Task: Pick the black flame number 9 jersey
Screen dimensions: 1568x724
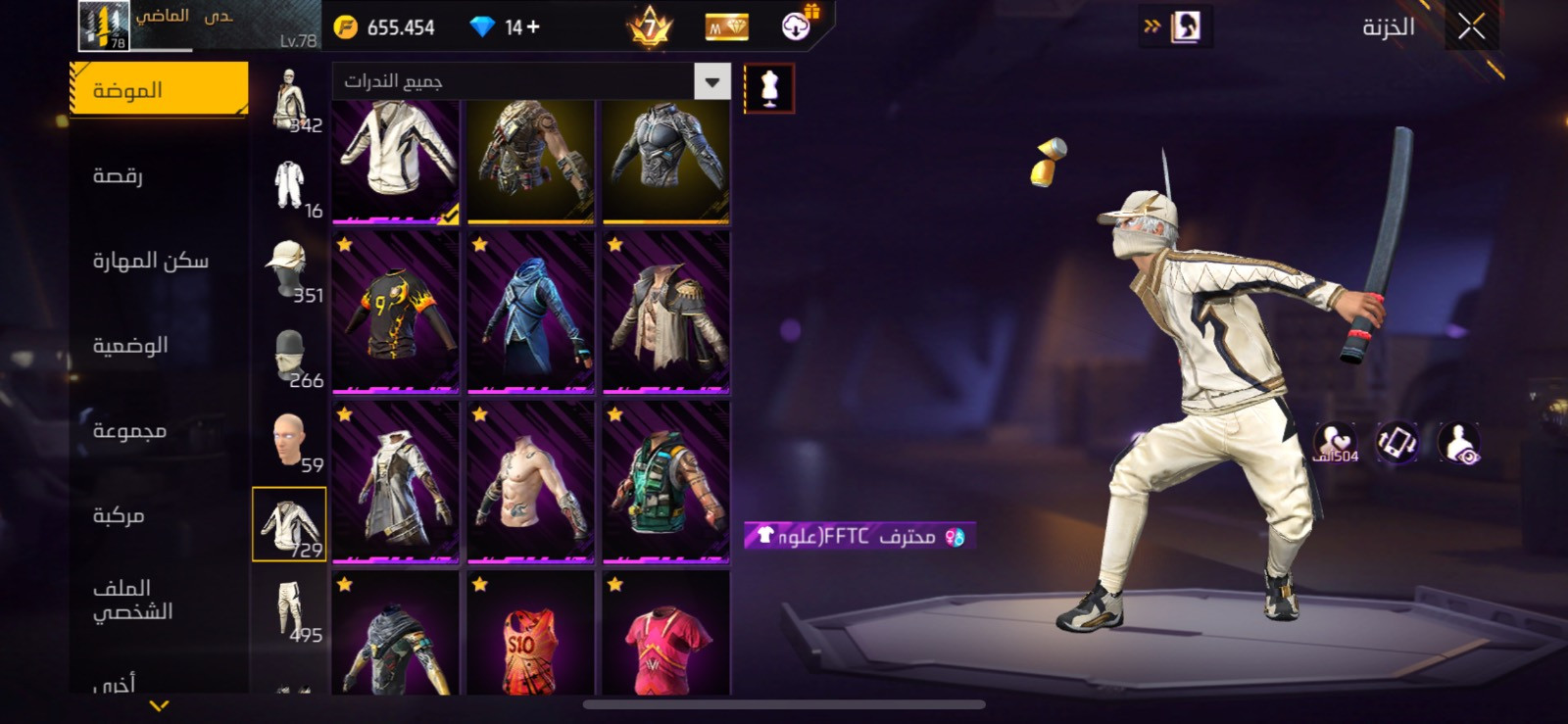Action: (396, 313)
